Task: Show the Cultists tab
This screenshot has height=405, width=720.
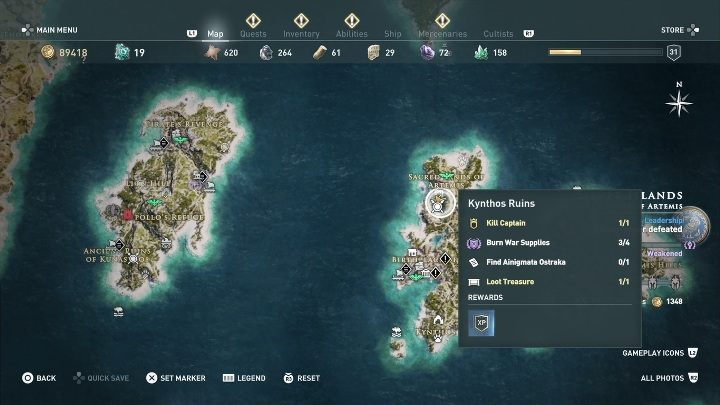Action: pyautogui.click(x=498, y=33)
